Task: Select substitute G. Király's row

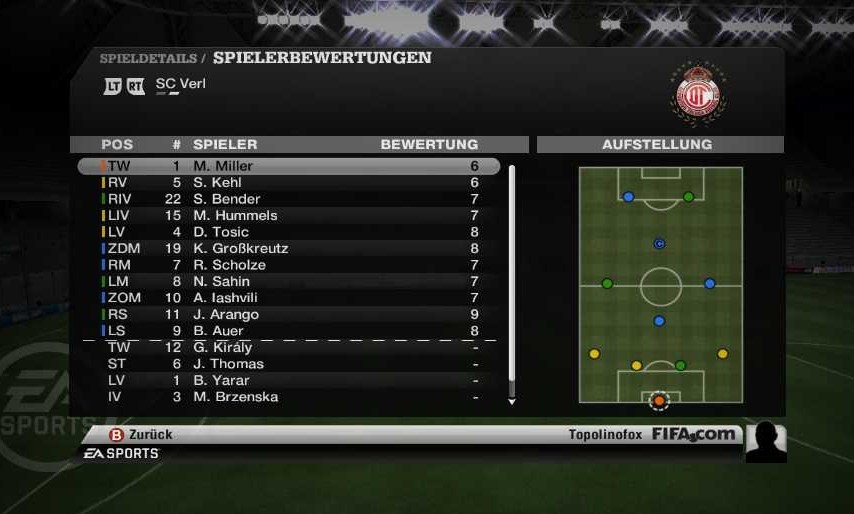Action: pyautogui.click(x=288, y=347)
